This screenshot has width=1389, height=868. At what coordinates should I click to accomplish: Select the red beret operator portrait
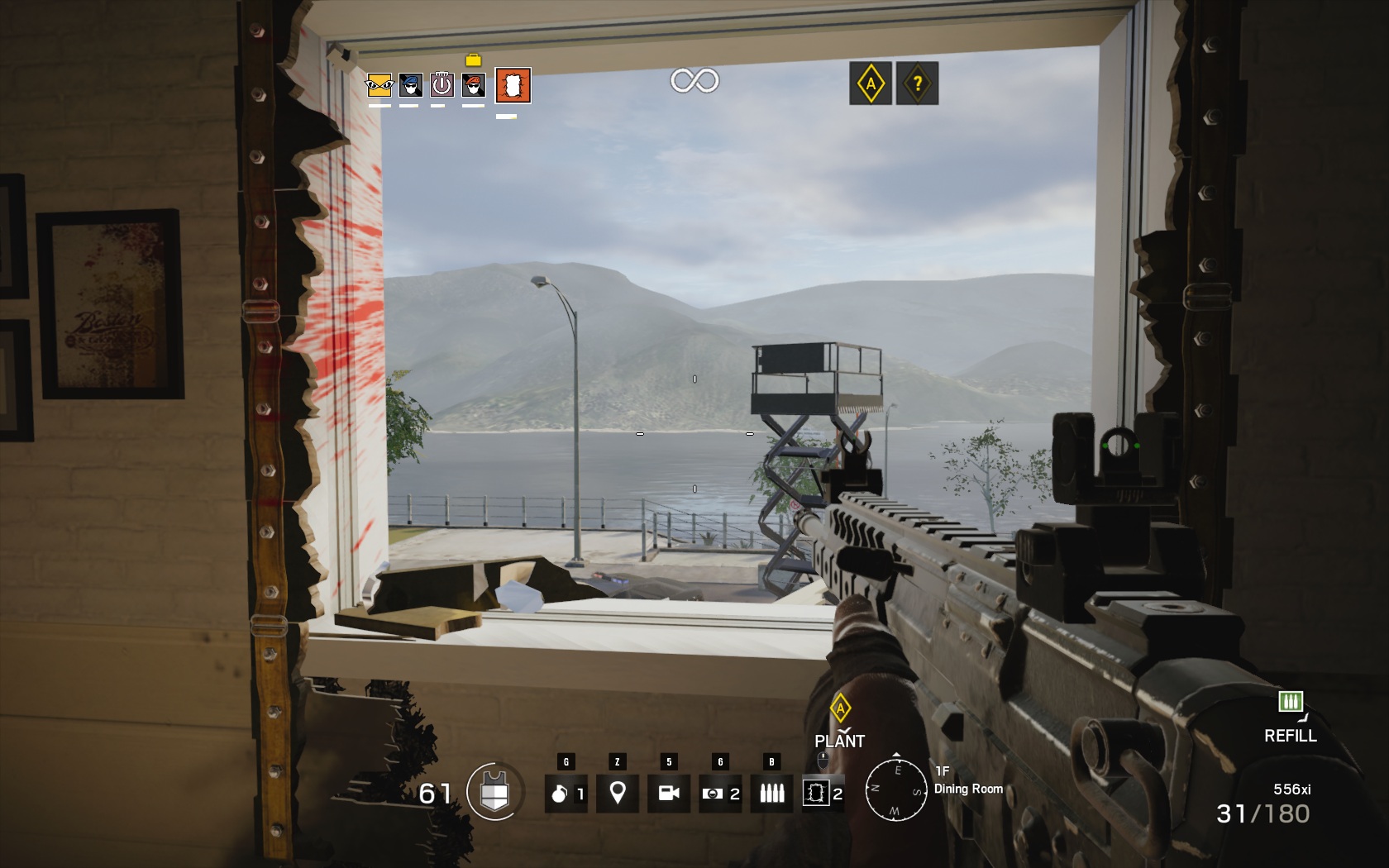pyautogui.click(x=473, y=85)
